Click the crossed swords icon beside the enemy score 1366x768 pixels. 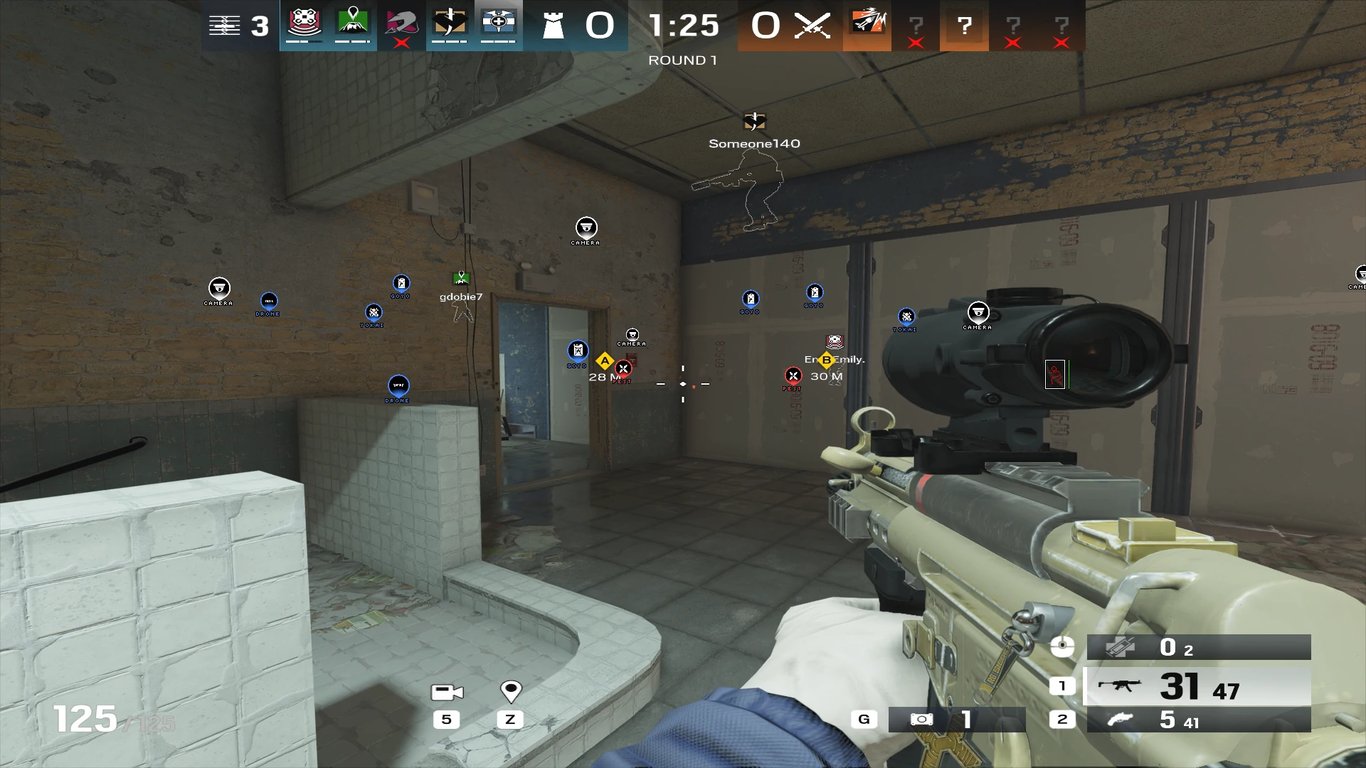click(x=810, y=24)
